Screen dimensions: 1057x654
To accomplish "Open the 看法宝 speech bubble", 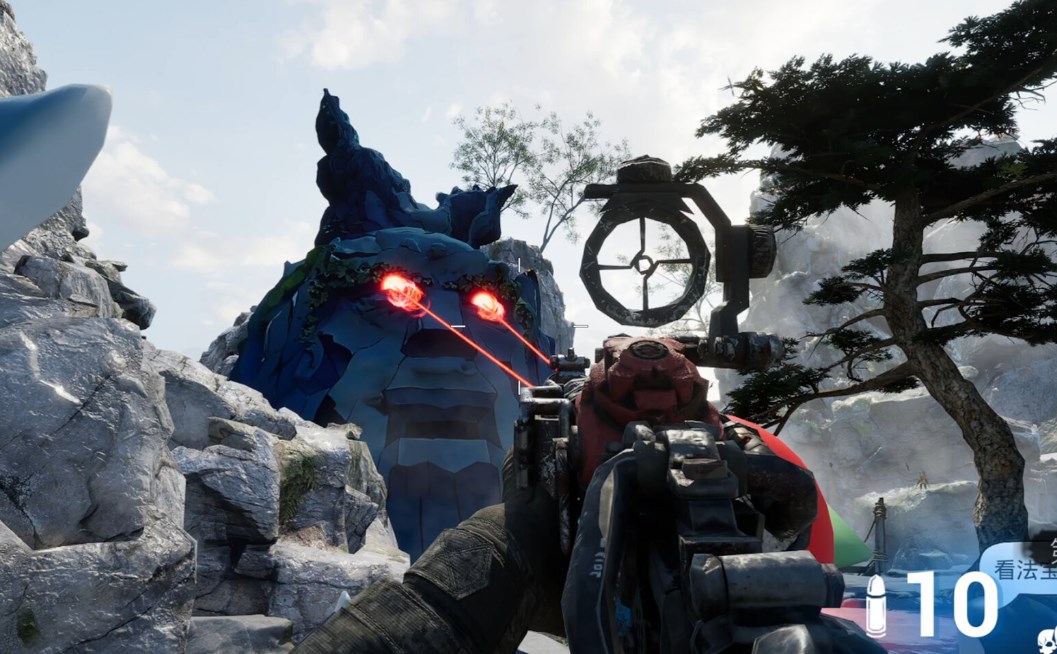I will click(x=1022, y=571).
